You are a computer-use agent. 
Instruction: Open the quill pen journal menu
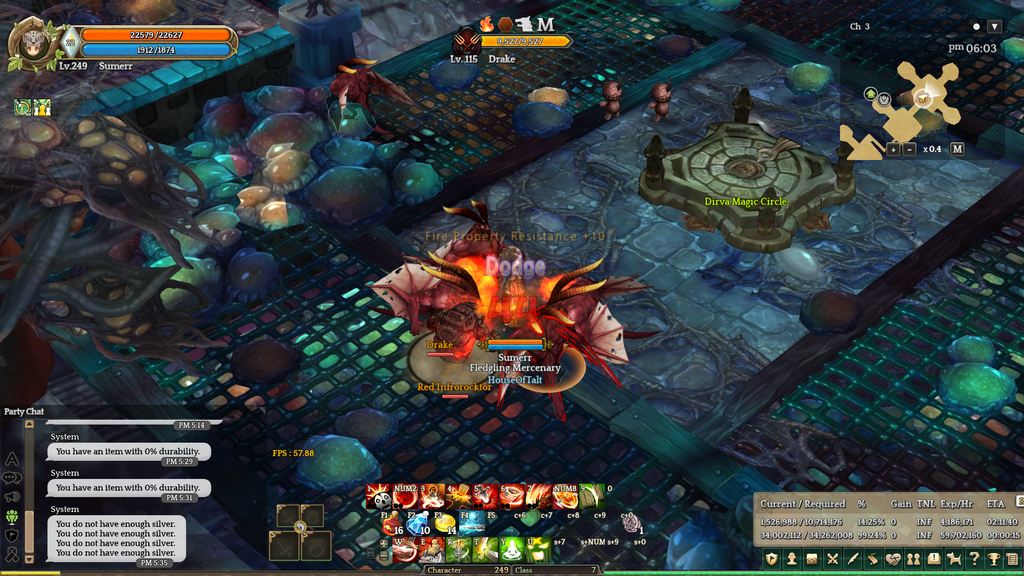pyautogui.click(x=852, y=559)
